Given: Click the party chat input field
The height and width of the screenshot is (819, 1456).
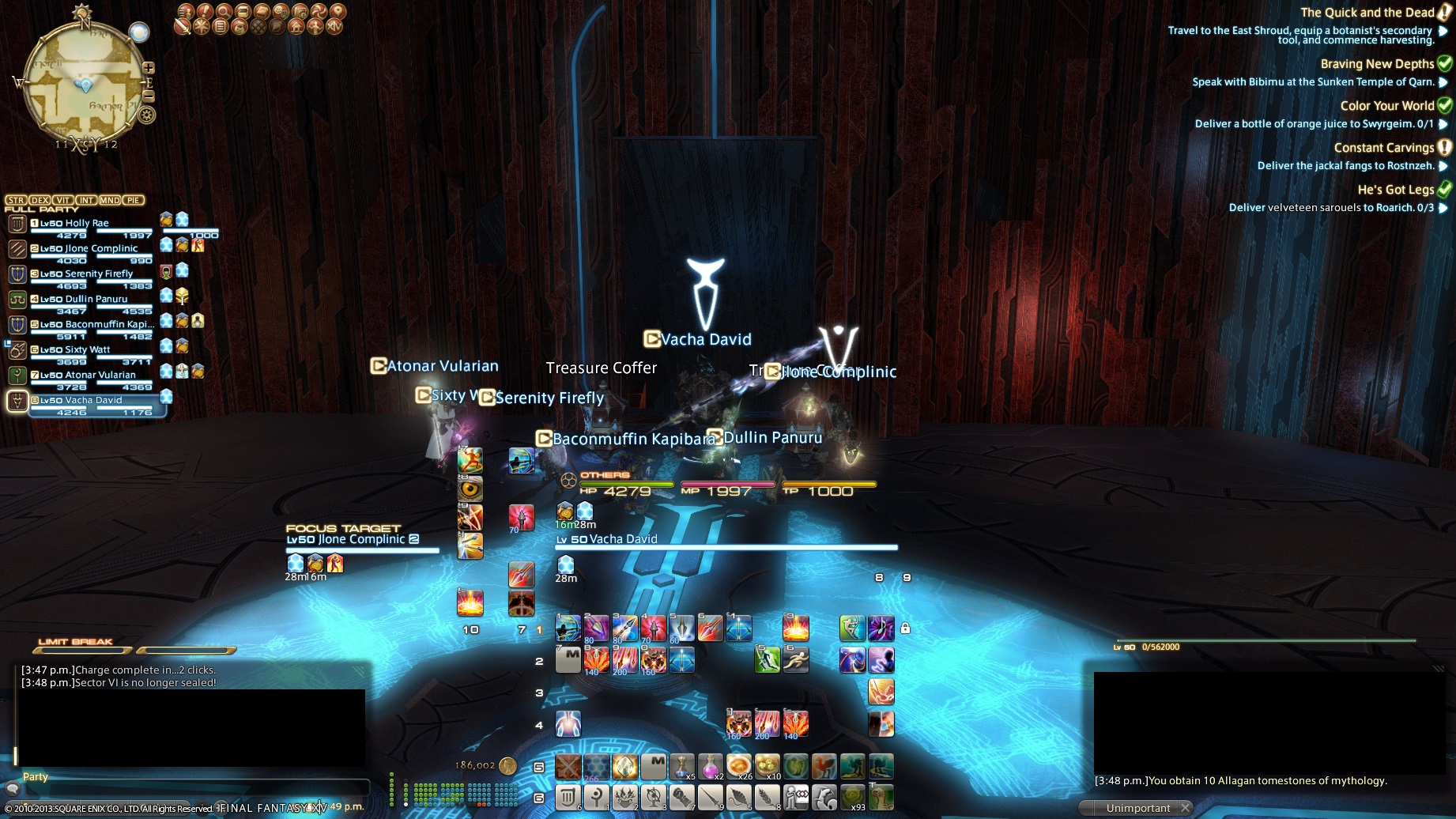Looking at the screenshot, I should coord(190,787).
